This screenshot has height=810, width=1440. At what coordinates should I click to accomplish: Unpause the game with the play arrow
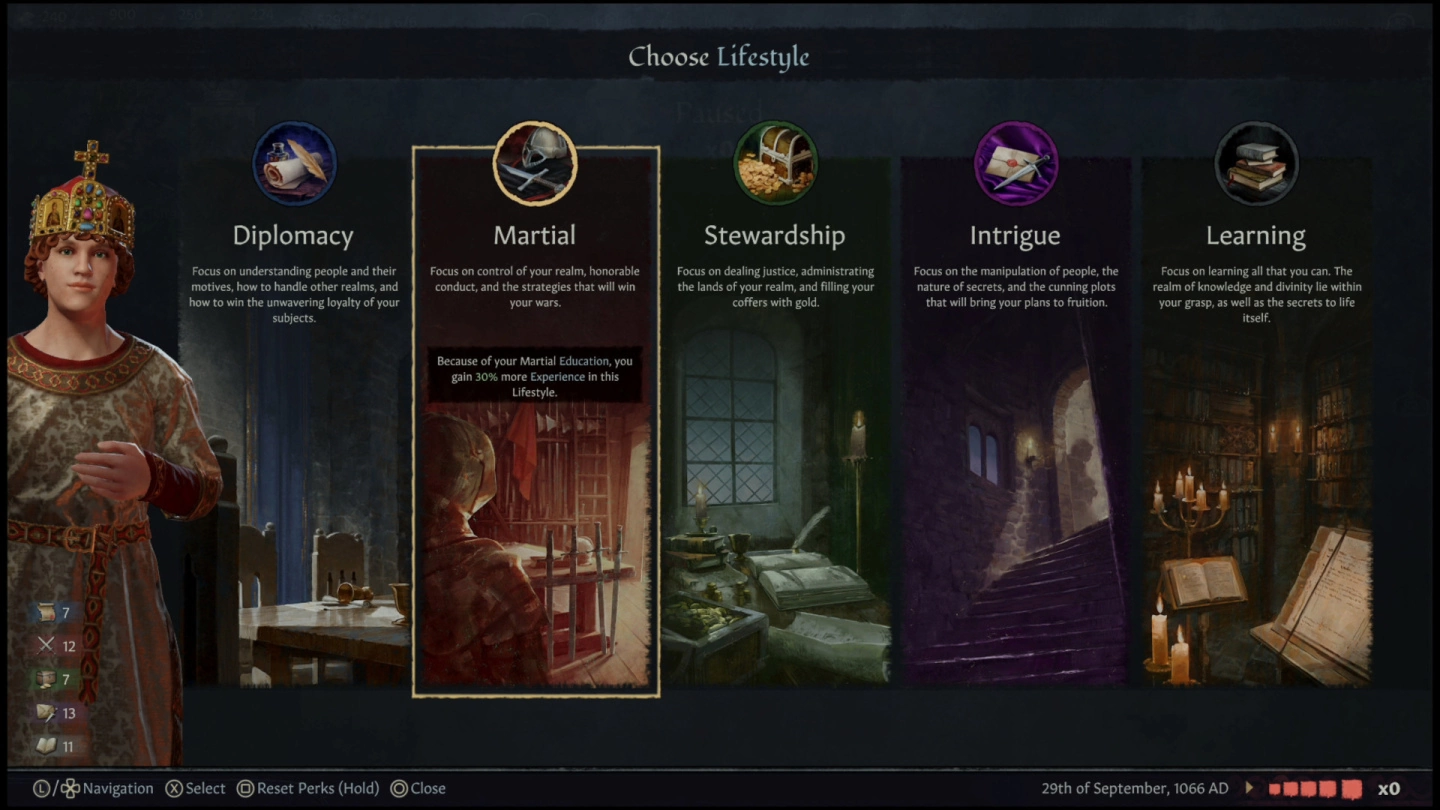tap(1250, 787)
